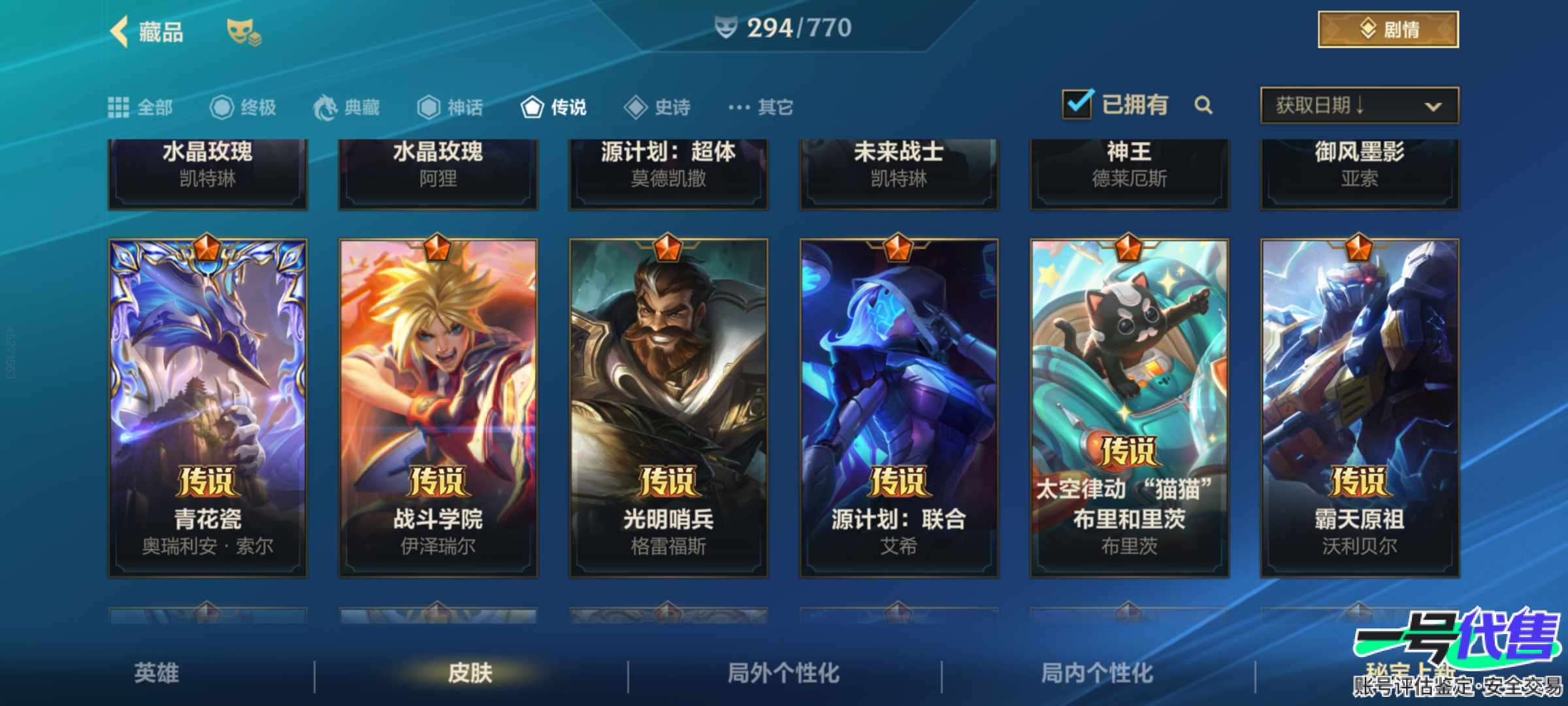
Task: Select the grid icon beside 全部
Action: [x=119, y=107]
